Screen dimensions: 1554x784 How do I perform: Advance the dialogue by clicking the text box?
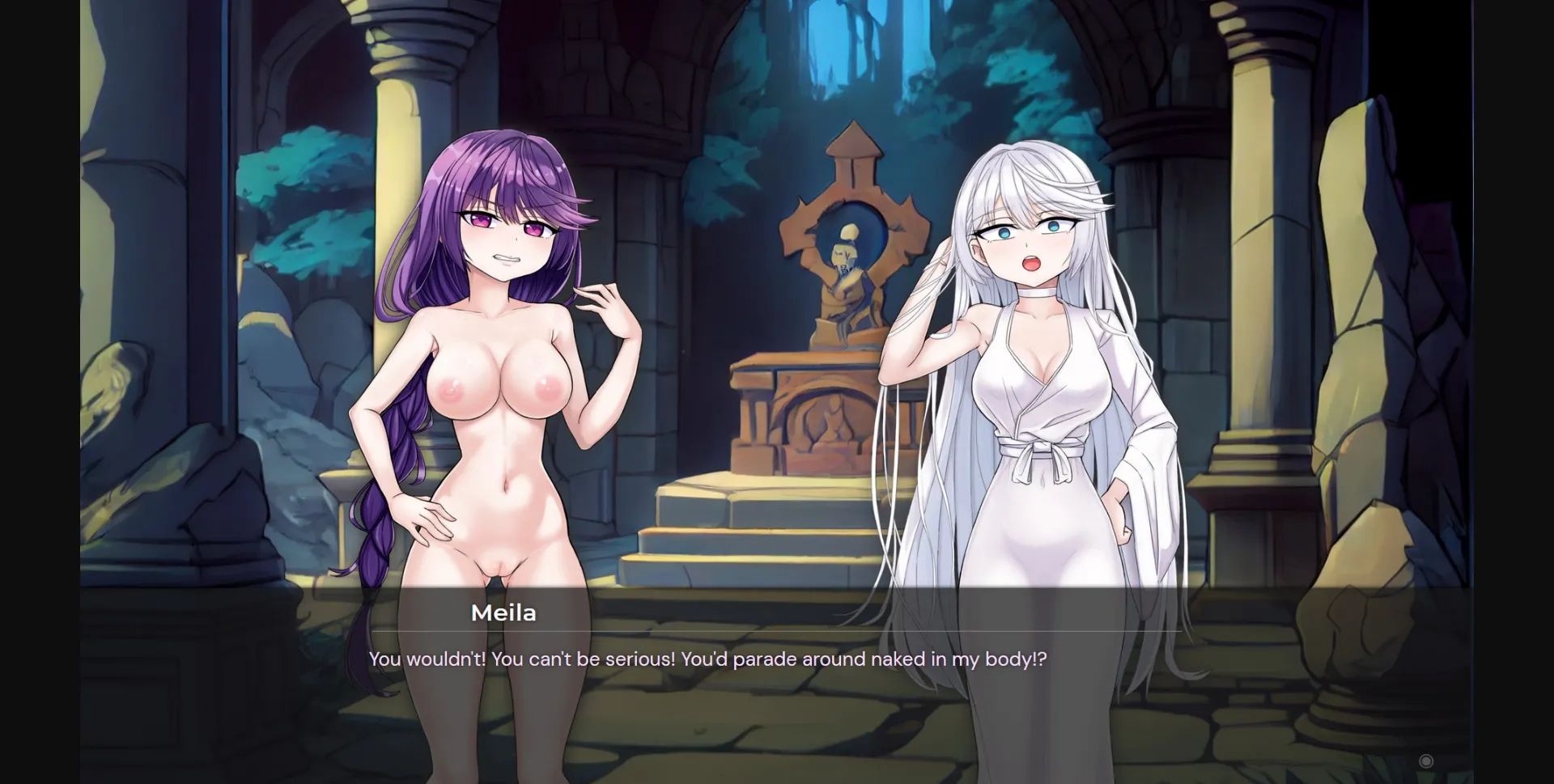click(x=777, y=659)
